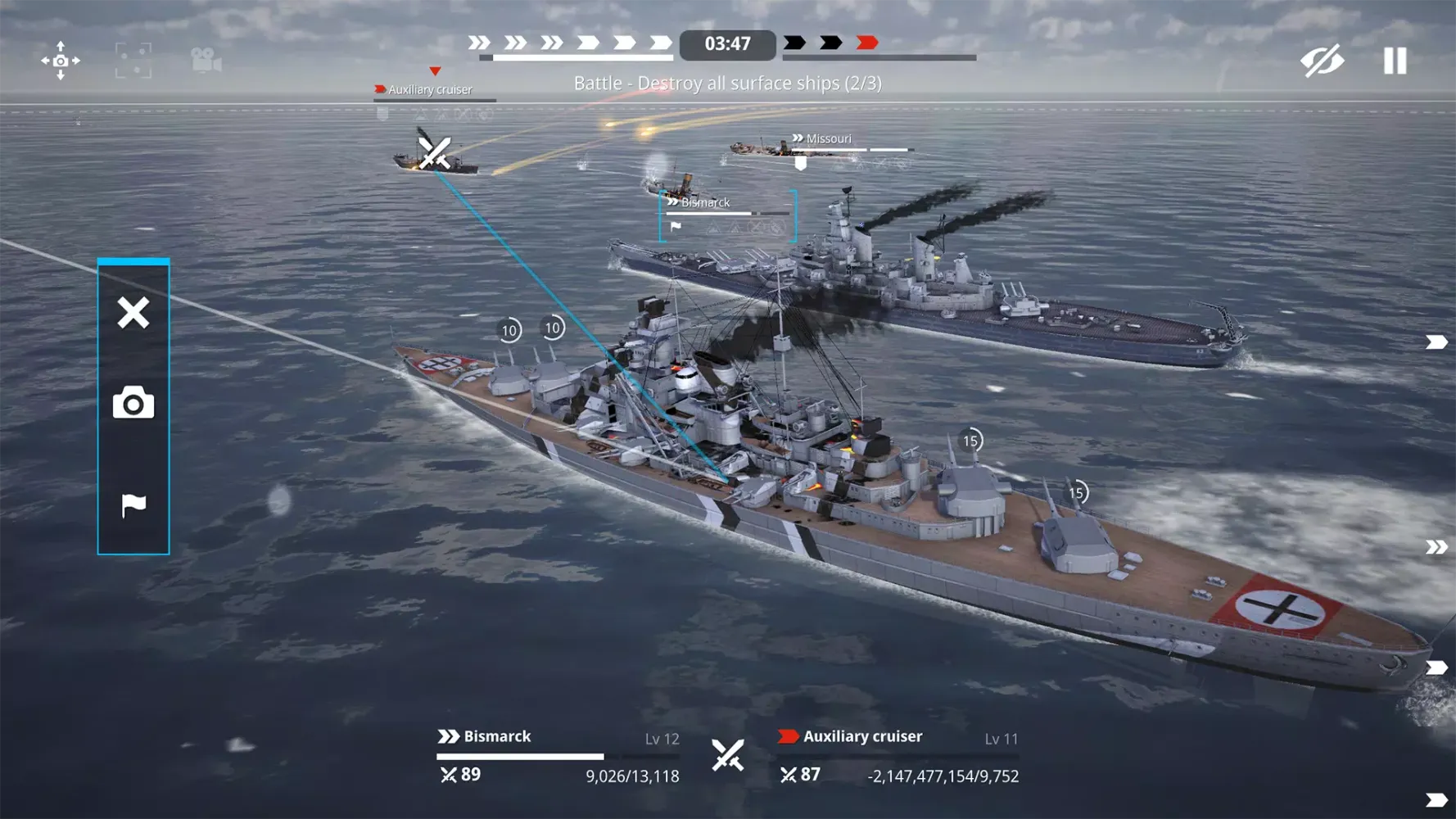
Task: Select the free camera movement tool
Action: tap(61, 61)
